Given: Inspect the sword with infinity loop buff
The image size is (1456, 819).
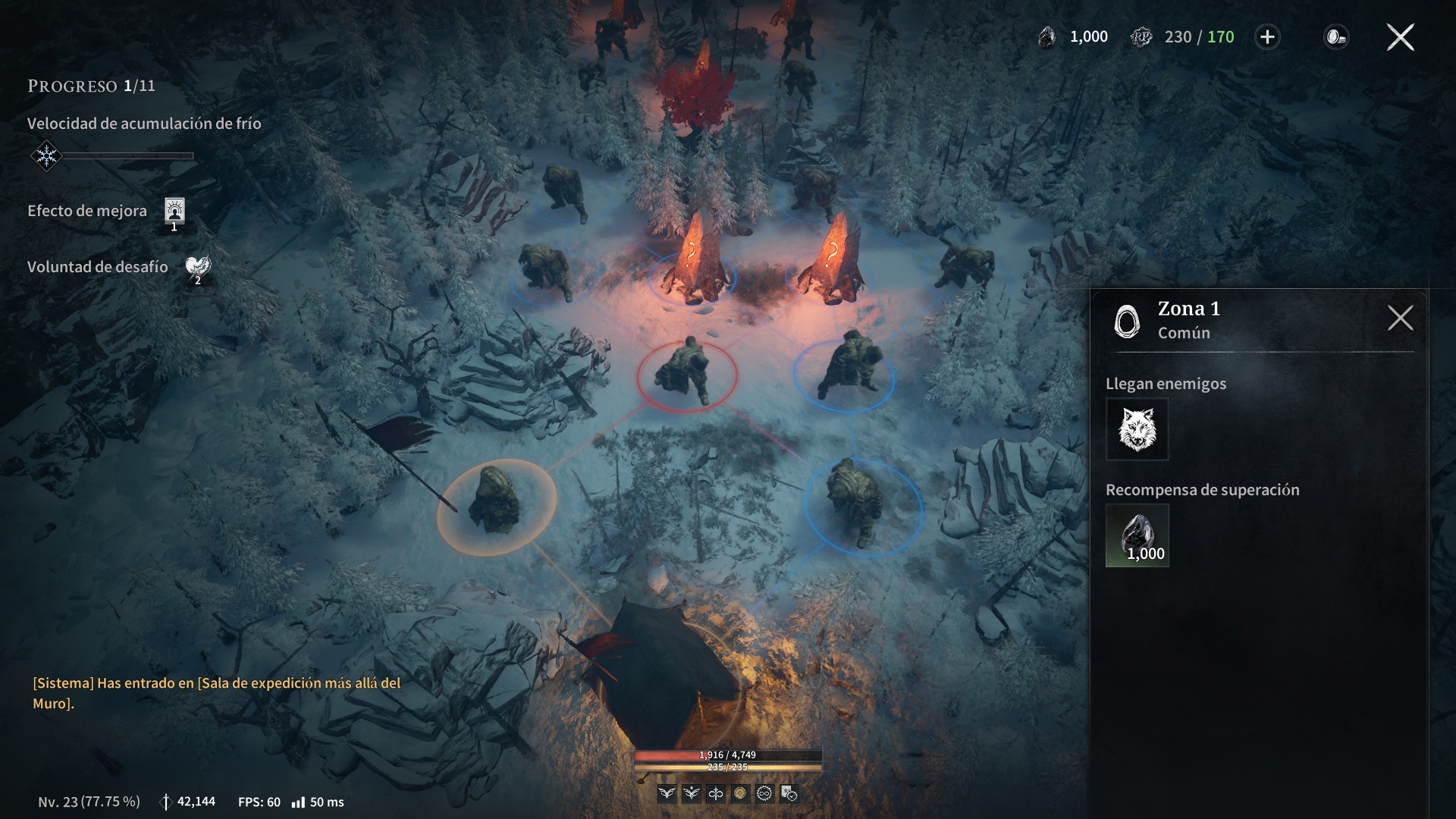Looking at the screenshot, I should pos(716,793).
